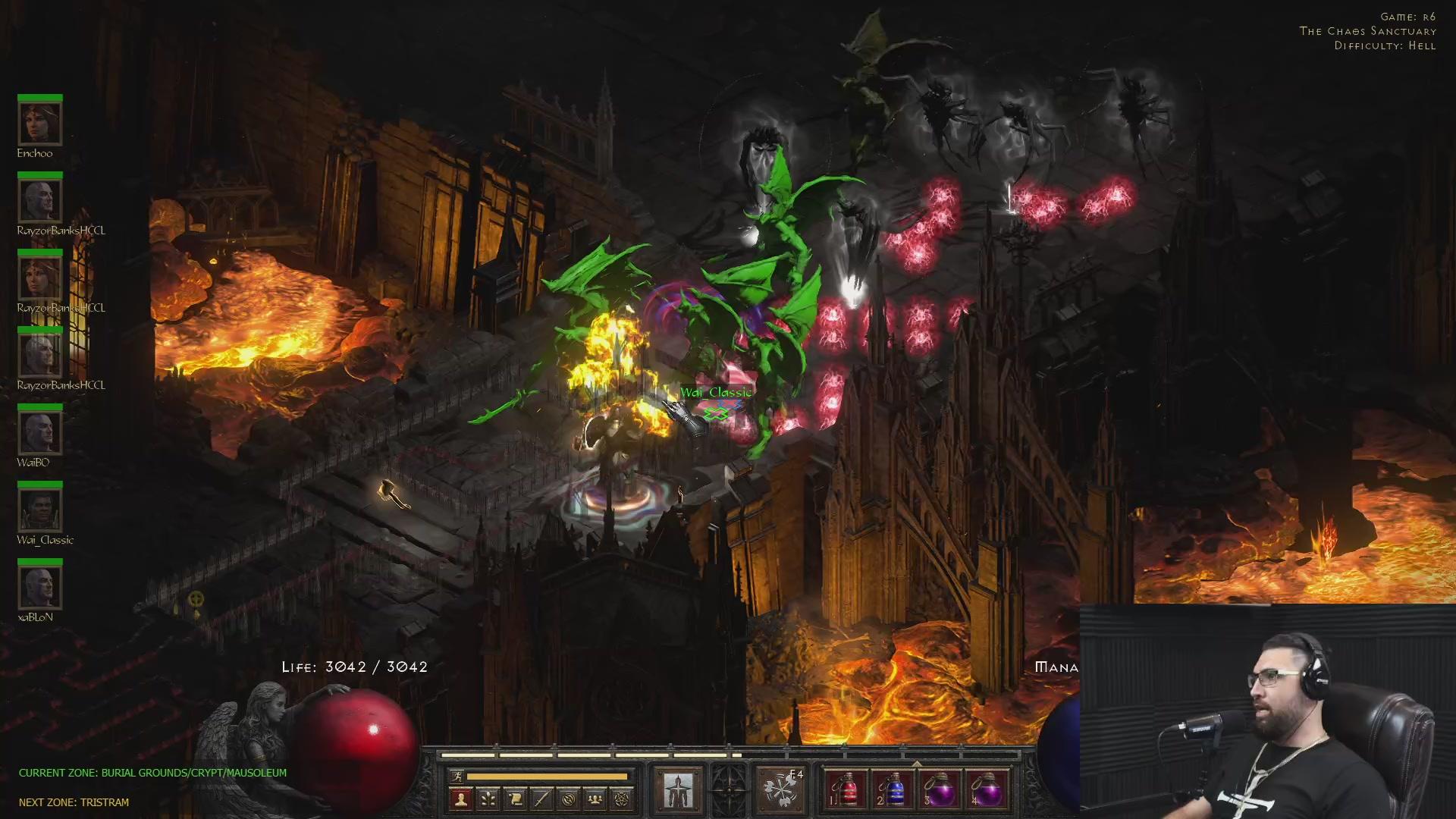Select party member xaBLoN's portrait
Image resolution: width=1456 pixels, height=819 pixels.
pos(39,587)
